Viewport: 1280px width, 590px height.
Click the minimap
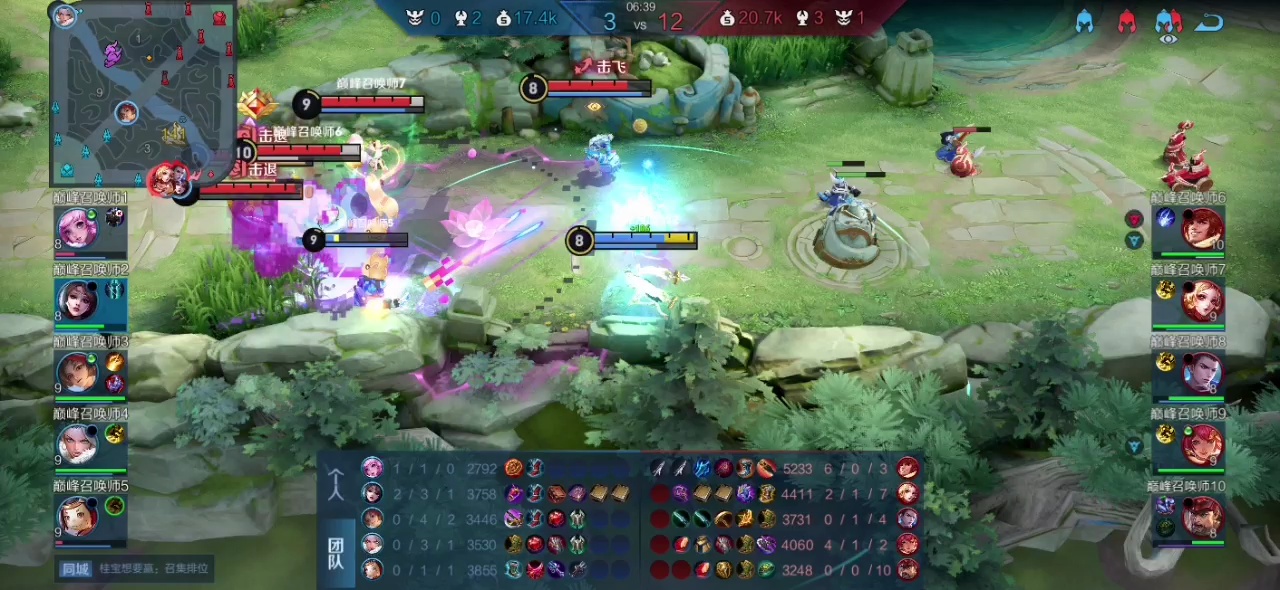tap(144, 93)
